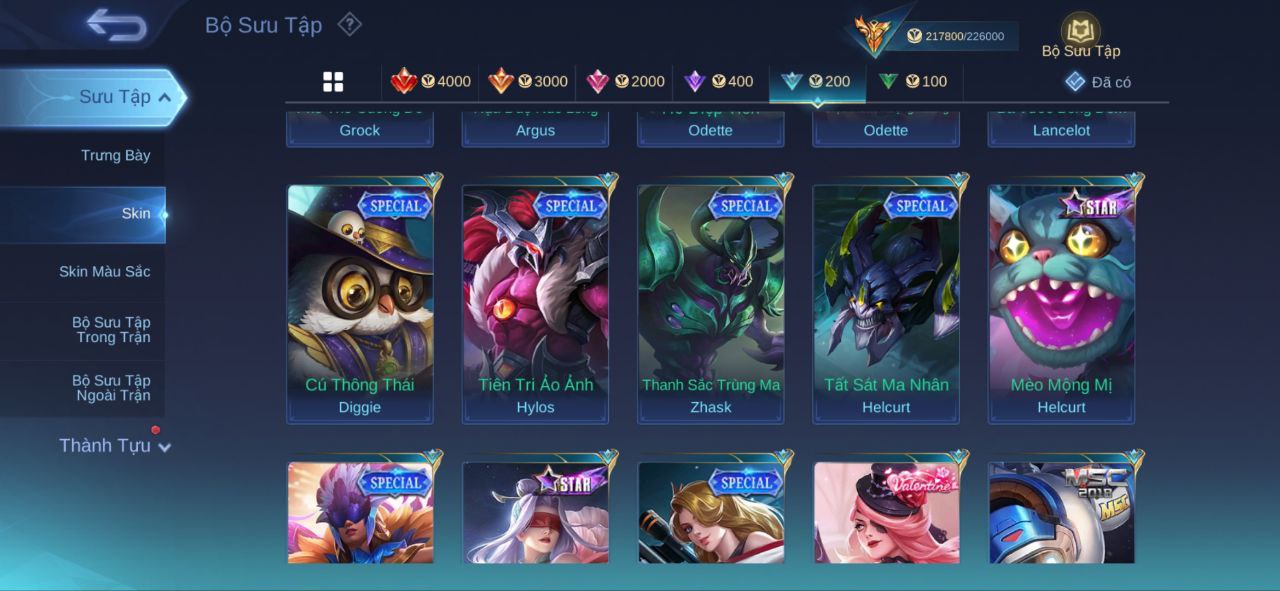This screenshot has height=591, width=1280.
Task: Switch to the 3000-point skin tier tab
Action: click(527, 82)
